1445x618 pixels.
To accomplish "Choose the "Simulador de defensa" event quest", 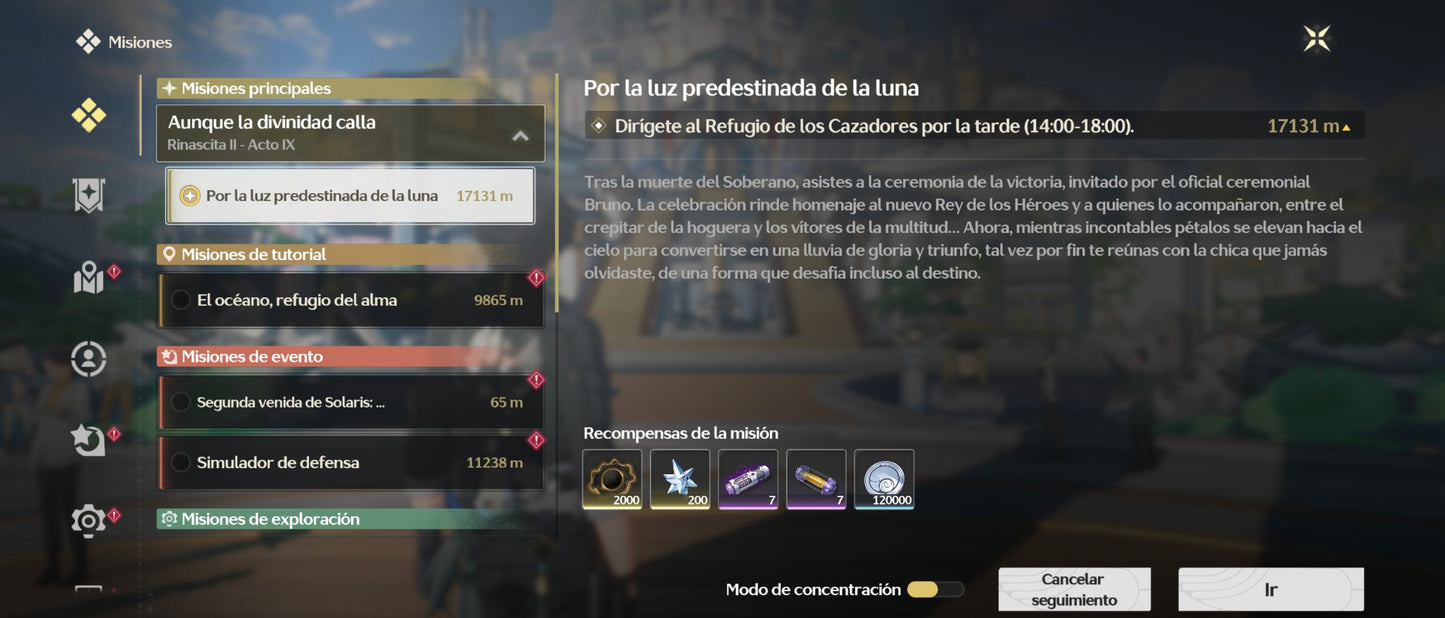I will coord(350,462).
